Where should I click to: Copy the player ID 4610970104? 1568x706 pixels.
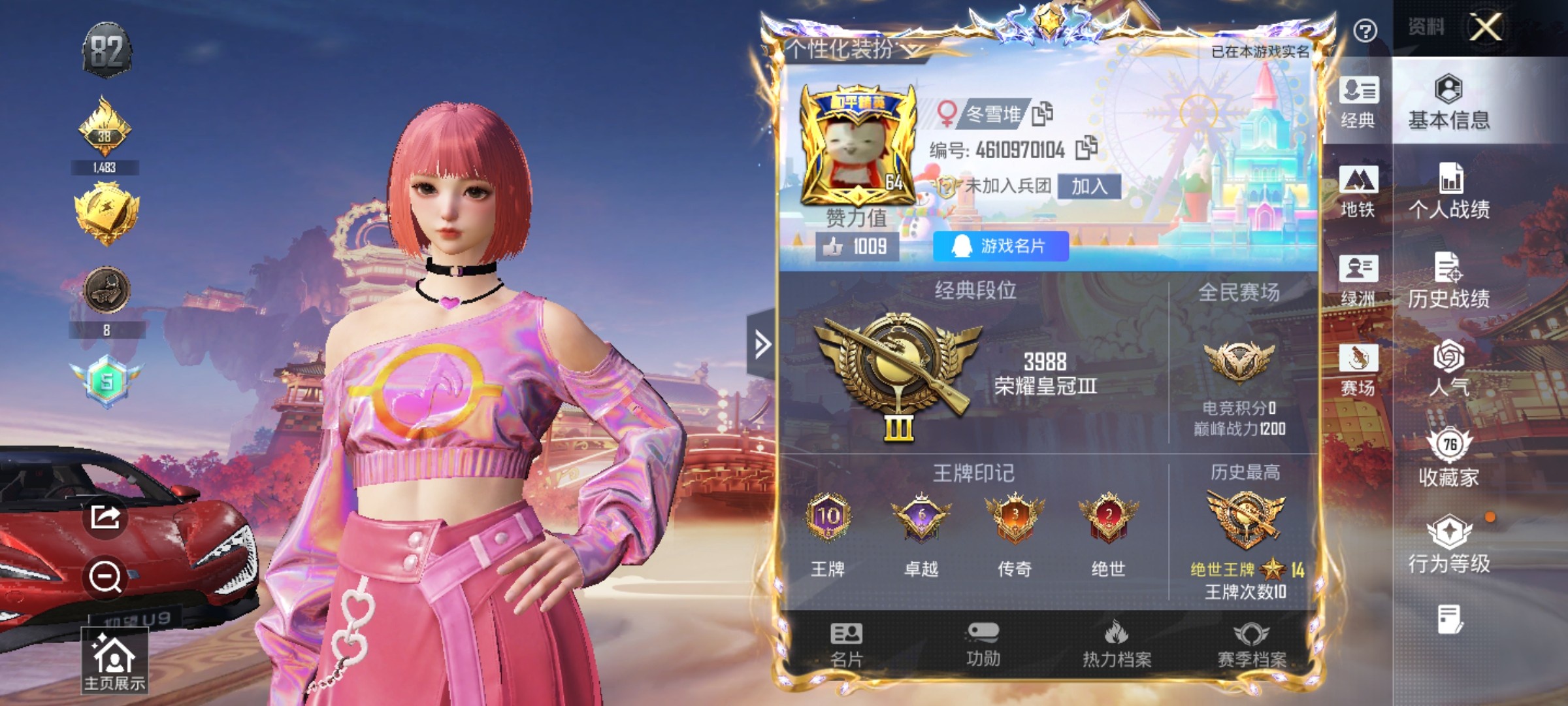[x=1085, y=148]
